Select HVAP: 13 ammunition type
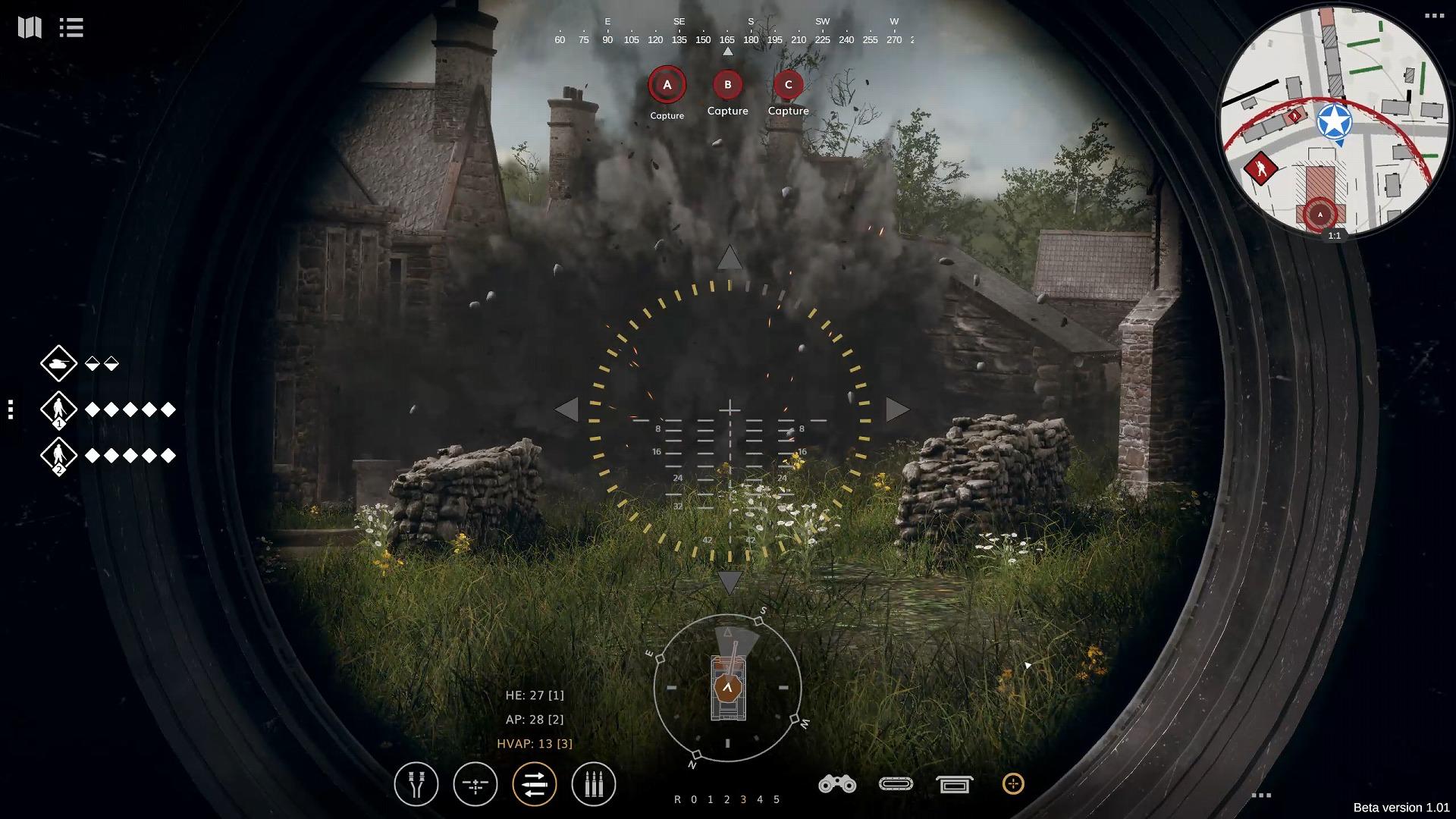Screen dimensions: 1456x819 (x=534, y=744)
